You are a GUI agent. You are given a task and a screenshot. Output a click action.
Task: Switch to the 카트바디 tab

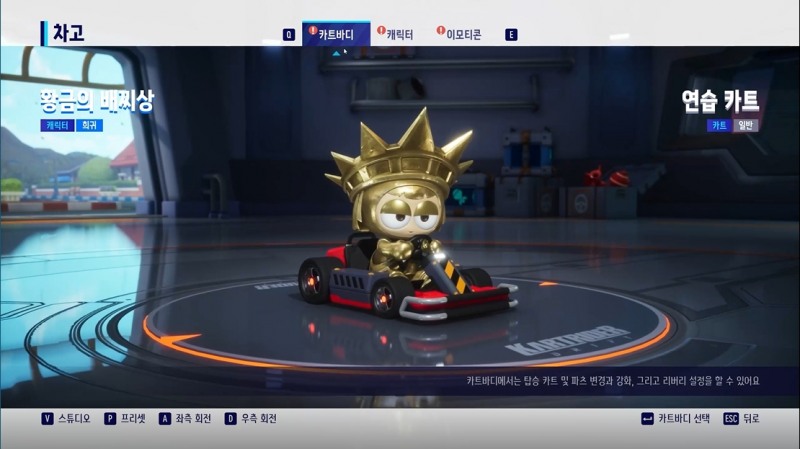click(x=336, y=34)
